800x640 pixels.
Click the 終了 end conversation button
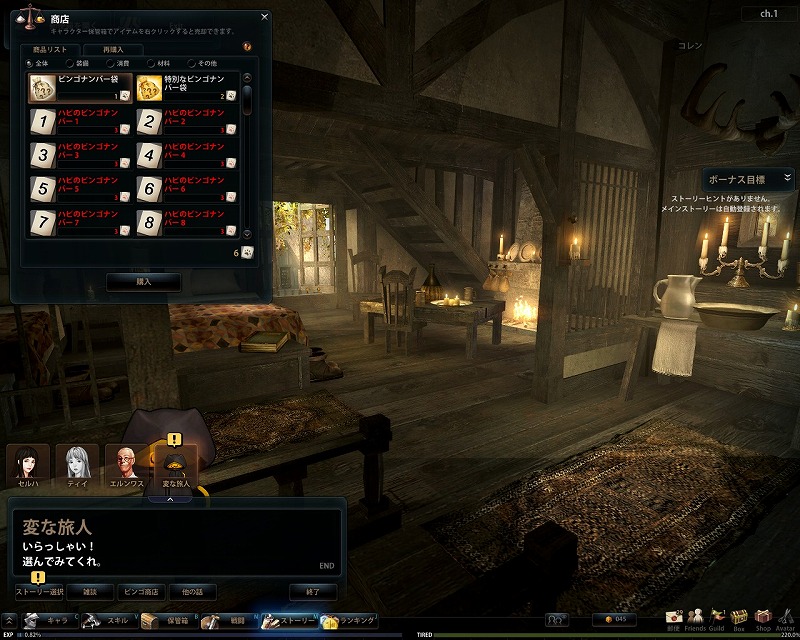click(x=312, y=592)
